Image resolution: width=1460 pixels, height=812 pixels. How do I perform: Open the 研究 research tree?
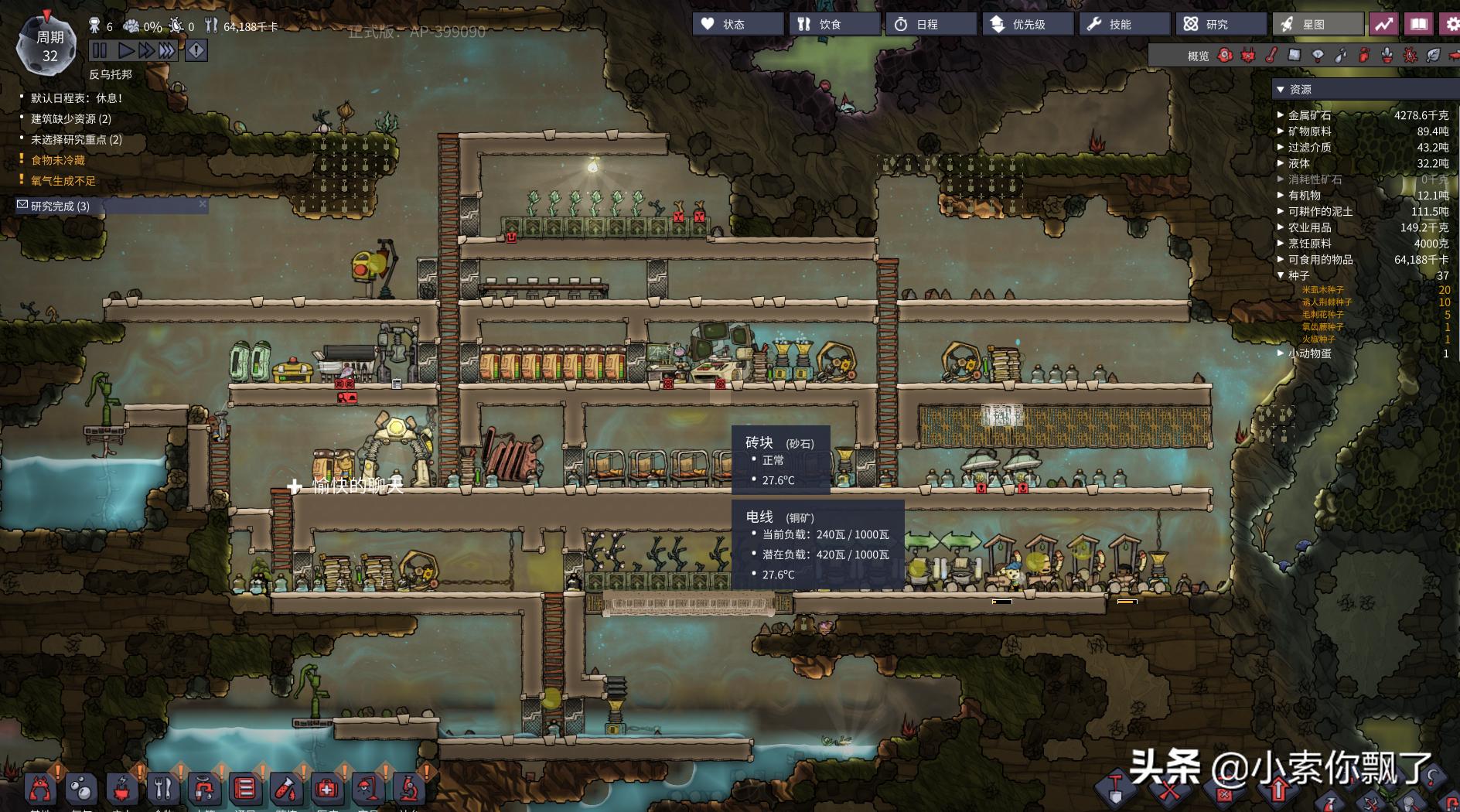pos(1220,24)
